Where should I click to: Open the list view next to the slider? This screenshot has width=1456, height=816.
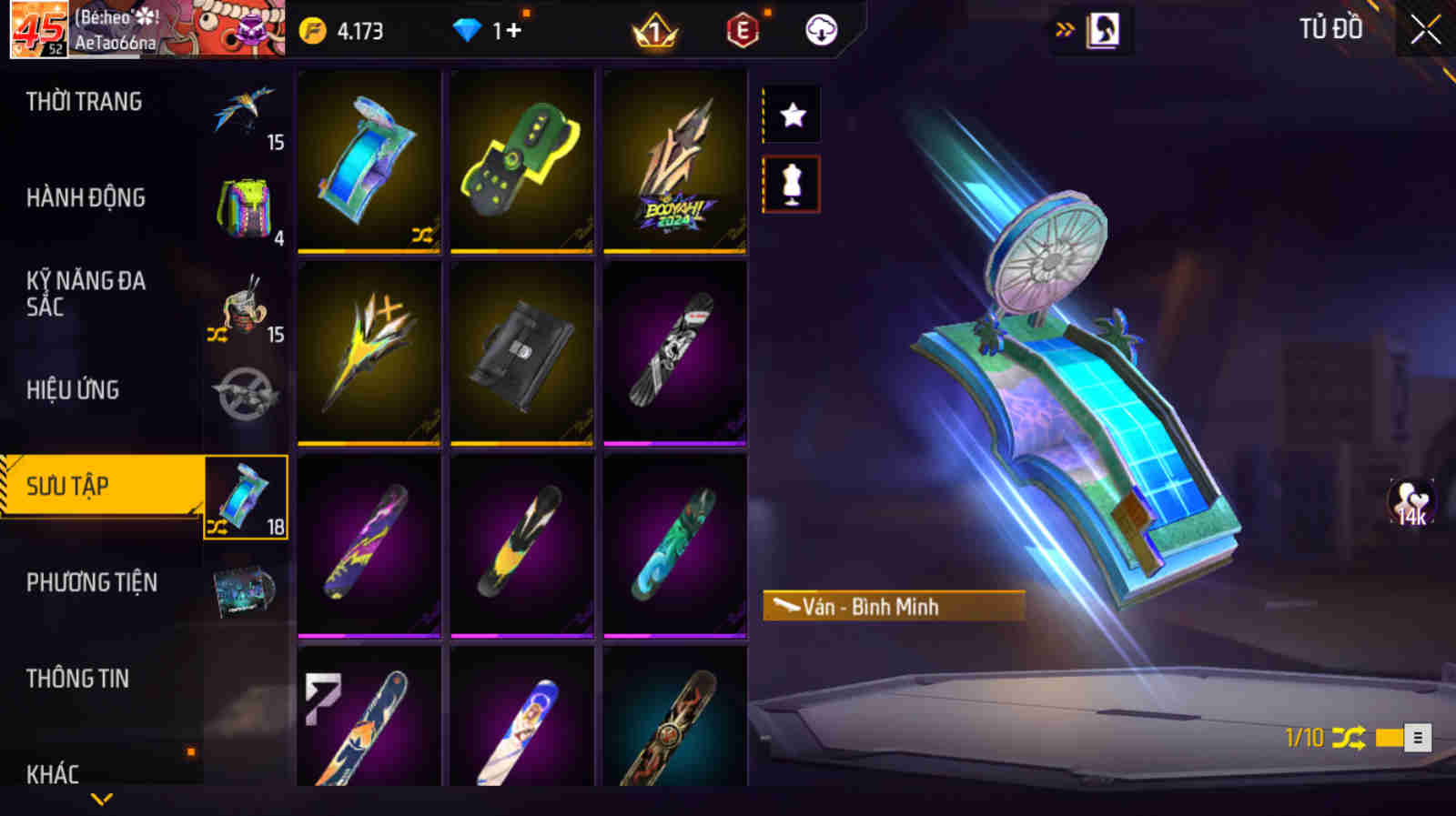(x=1419, y=737)
